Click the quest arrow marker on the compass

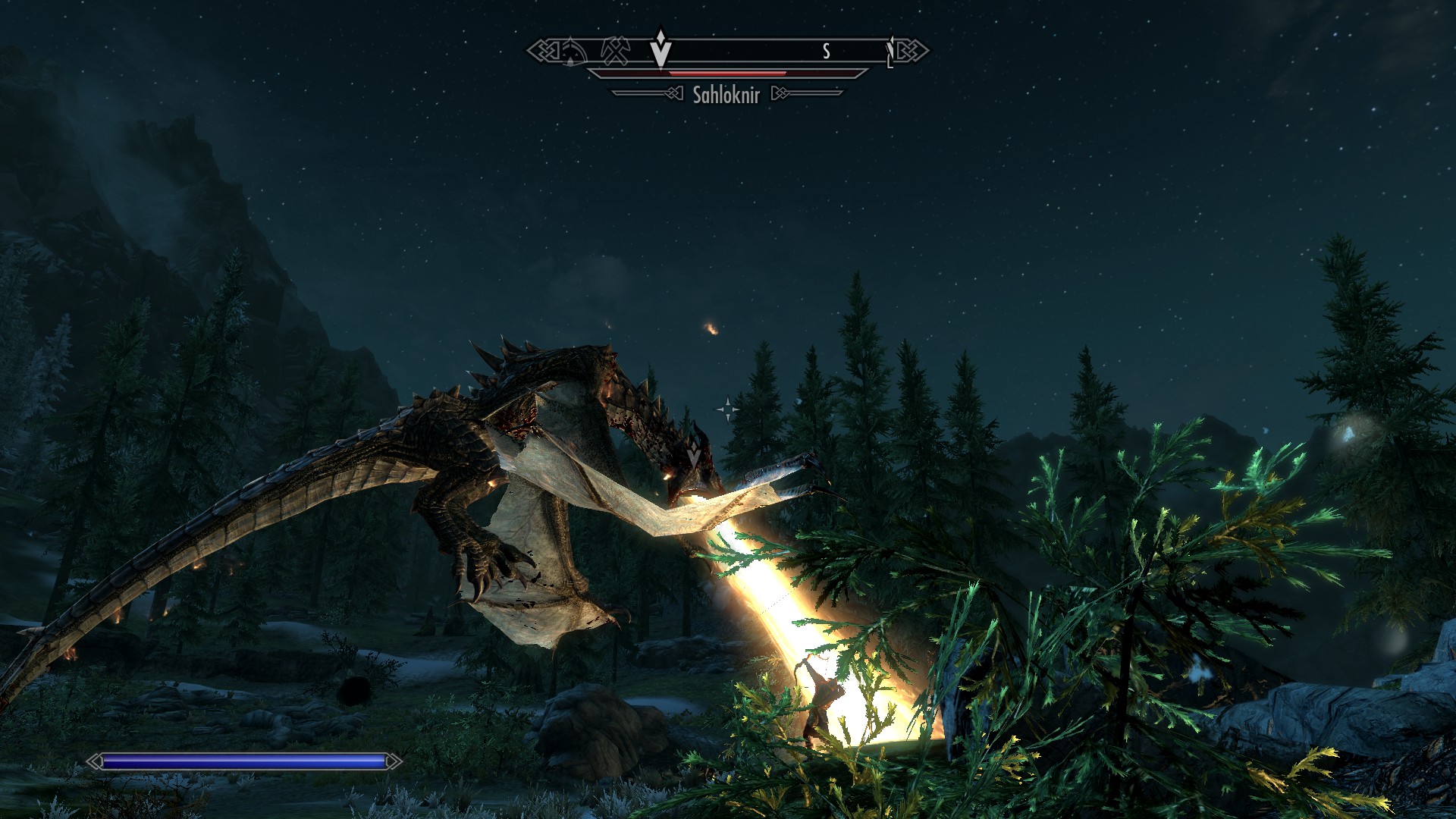pos(661,49)
